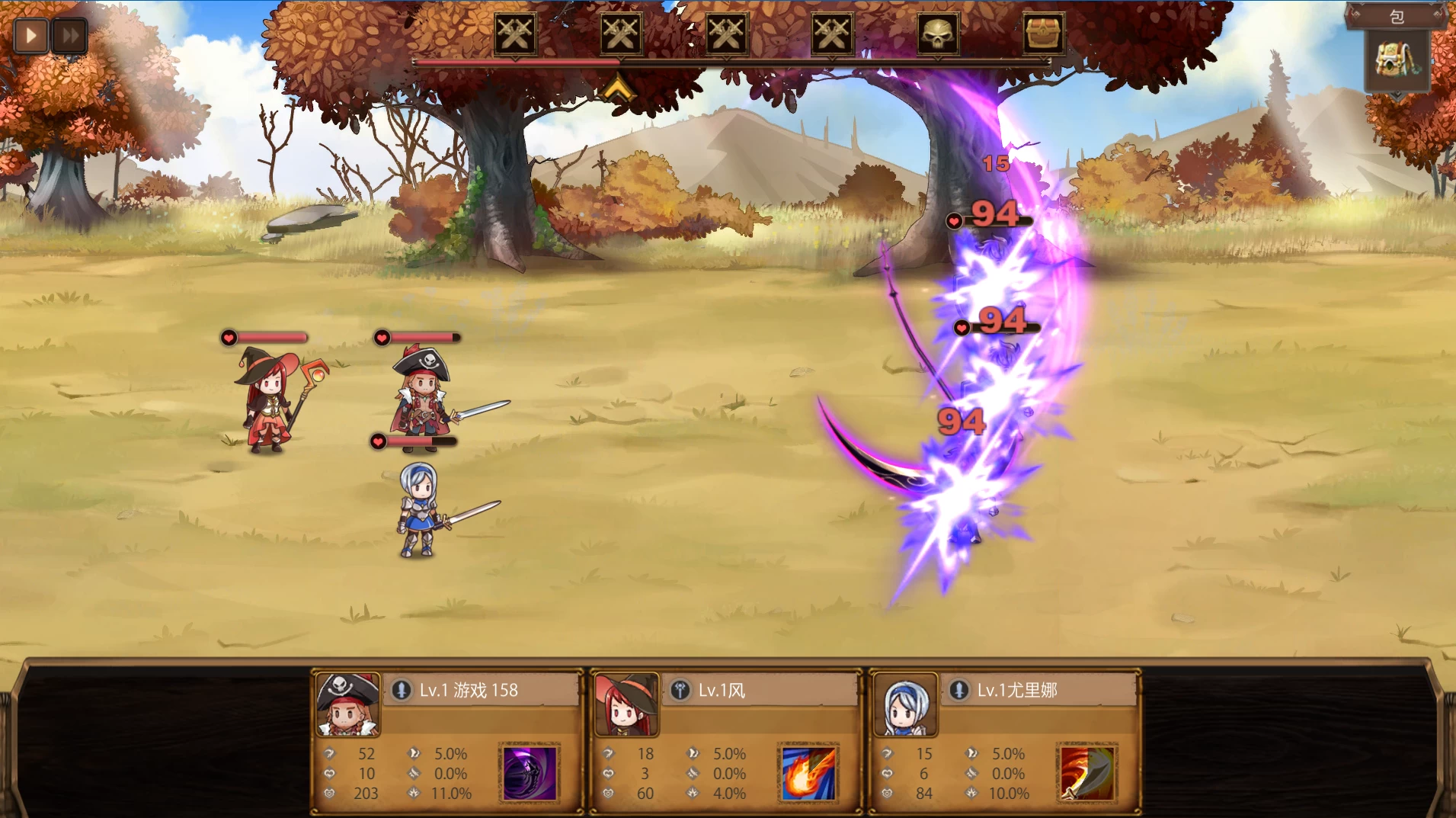
Task: Select the first crossed-swords battle node
Action: (x=517, y=34)
